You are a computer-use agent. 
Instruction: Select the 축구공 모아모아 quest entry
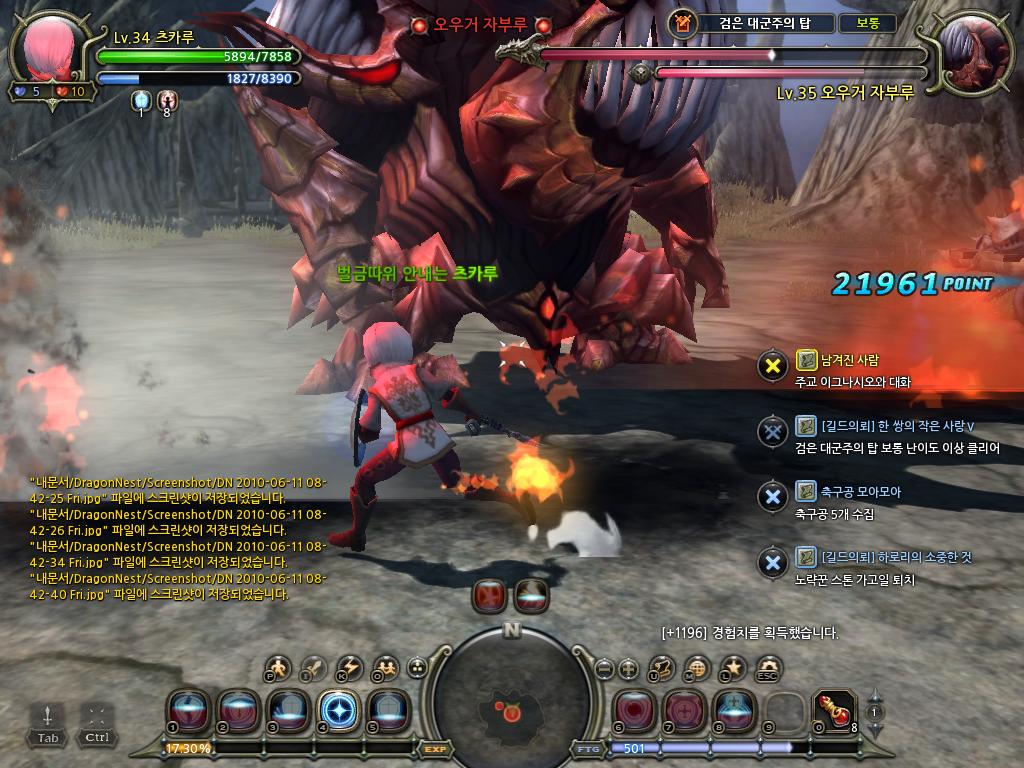pyautogui.click(x=847, y=491)
